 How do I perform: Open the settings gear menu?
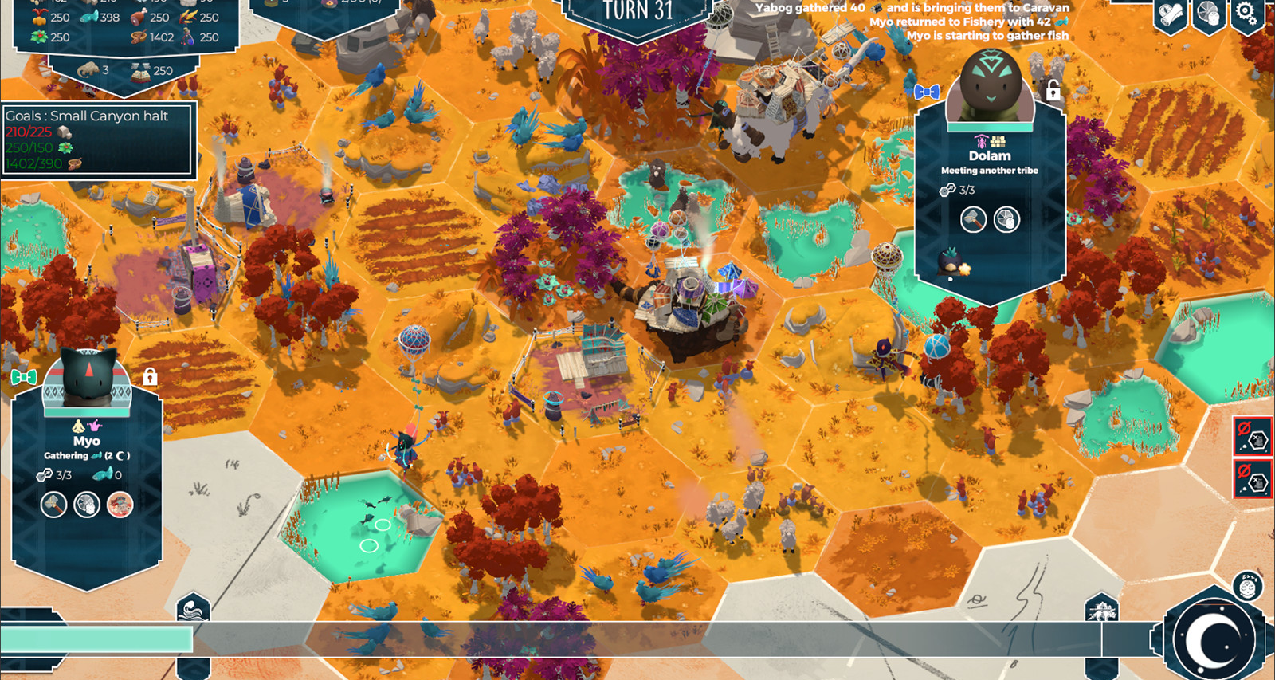1245,13
